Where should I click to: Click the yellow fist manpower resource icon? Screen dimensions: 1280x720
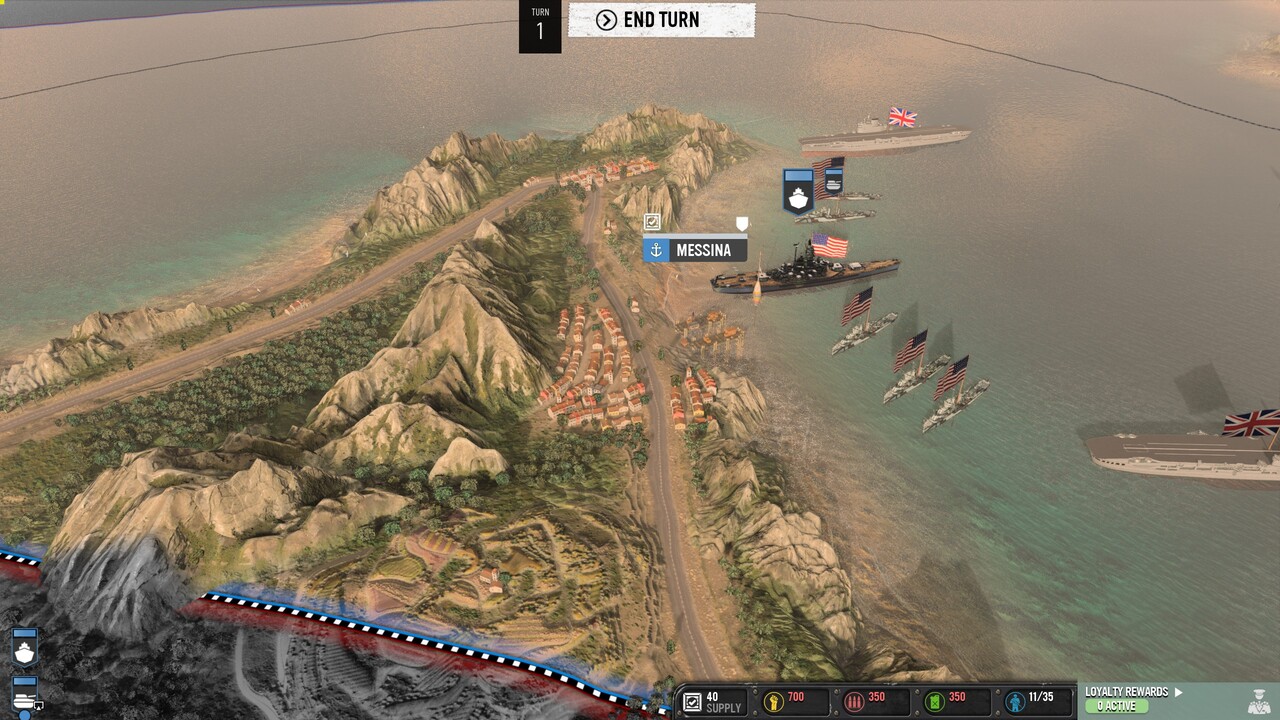pos(774,702)
